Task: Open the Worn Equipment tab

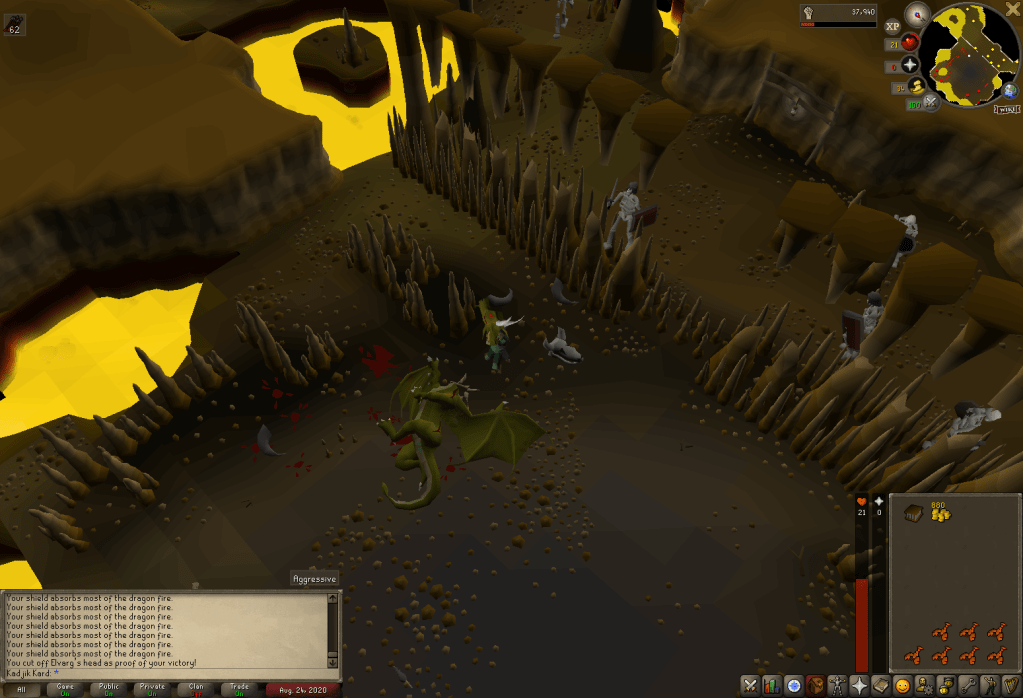Action: [839, 685]
